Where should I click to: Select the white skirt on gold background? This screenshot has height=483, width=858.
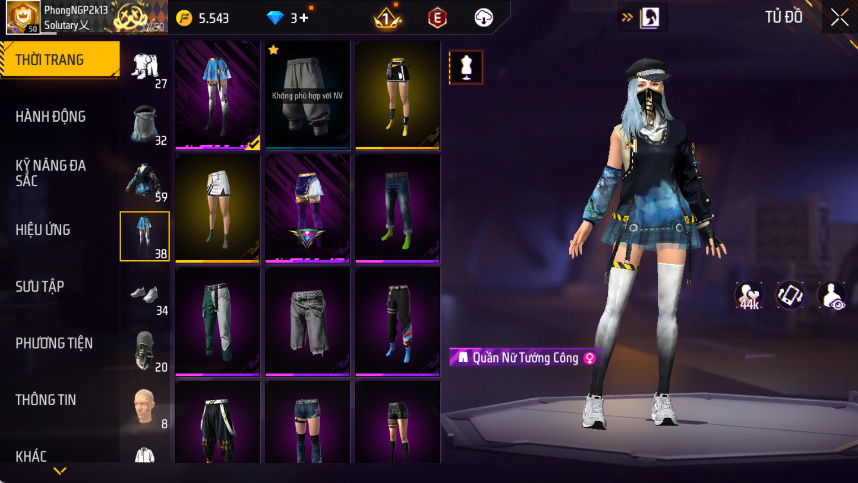(x=218, y=207)
